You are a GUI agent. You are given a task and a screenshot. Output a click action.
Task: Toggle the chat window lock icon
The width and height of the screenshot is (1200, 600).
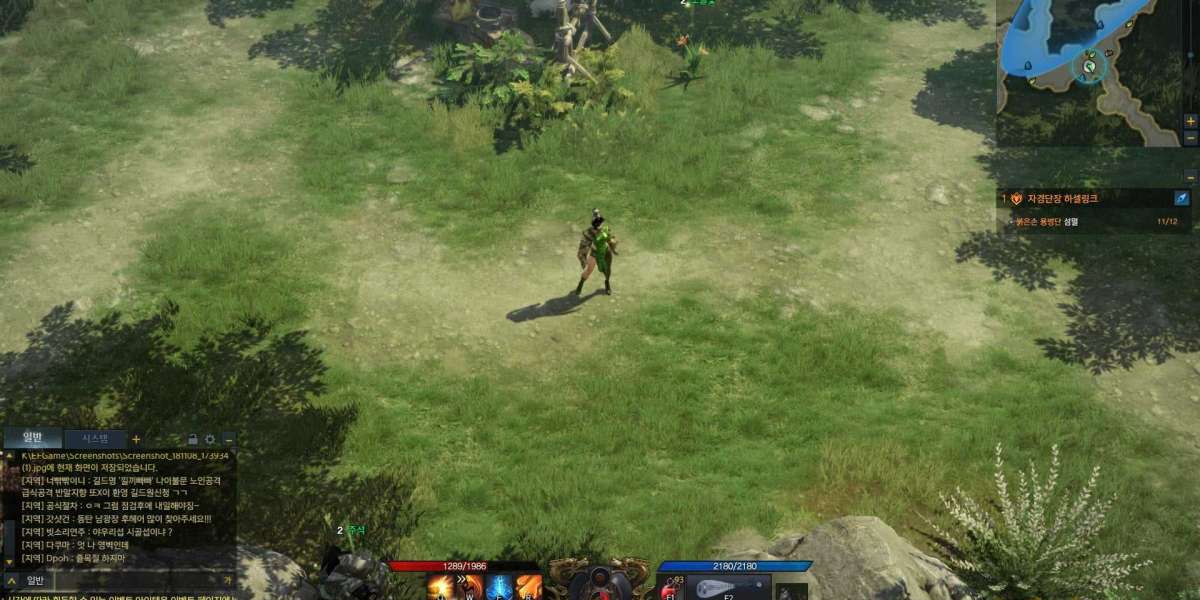pyautogui.click(x=192, y=439)
